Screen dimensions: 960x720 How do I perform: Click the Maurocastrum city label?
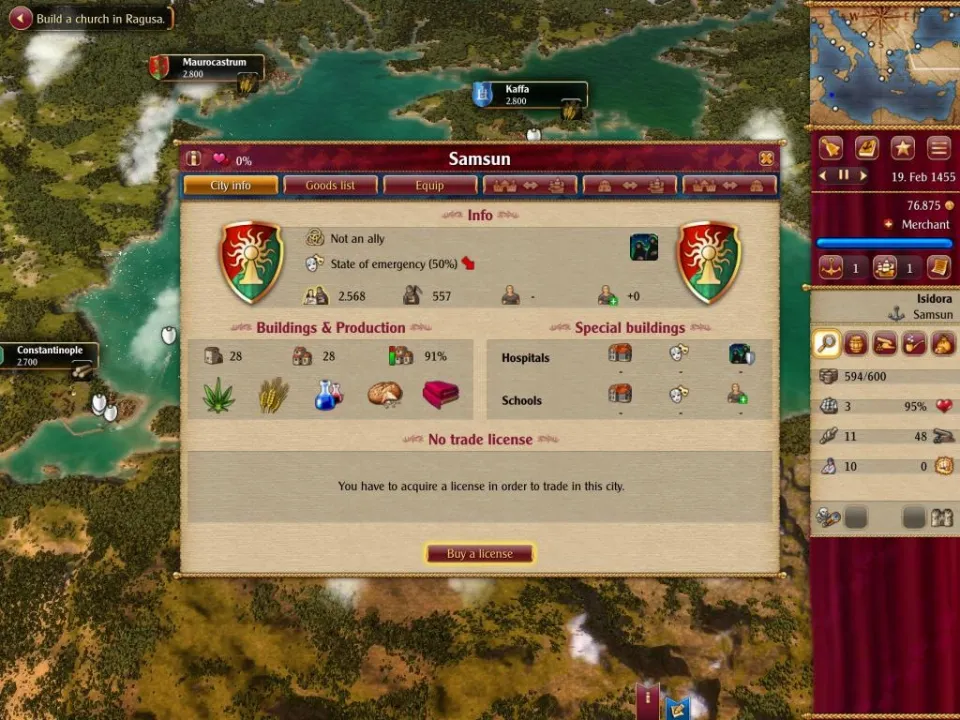212,68
